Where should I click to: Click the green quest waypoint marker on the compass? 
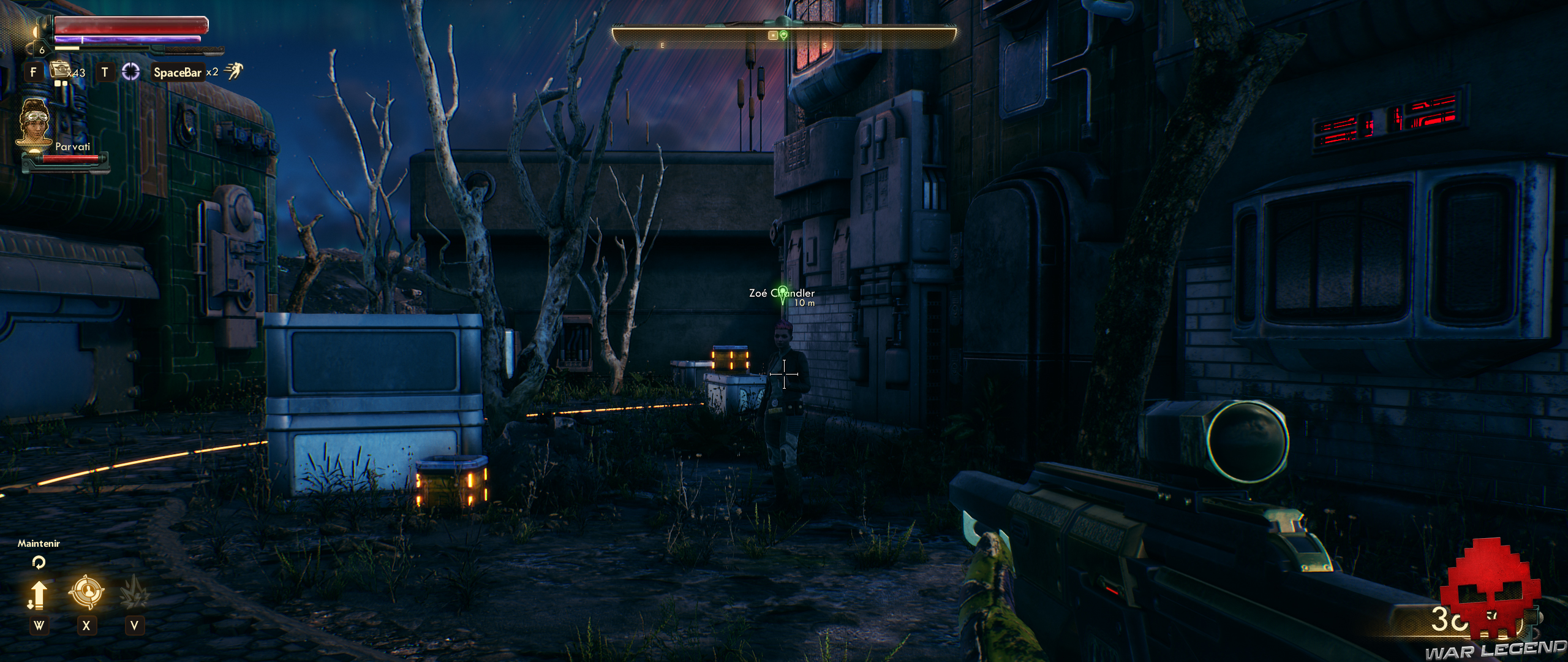[785, 36]
